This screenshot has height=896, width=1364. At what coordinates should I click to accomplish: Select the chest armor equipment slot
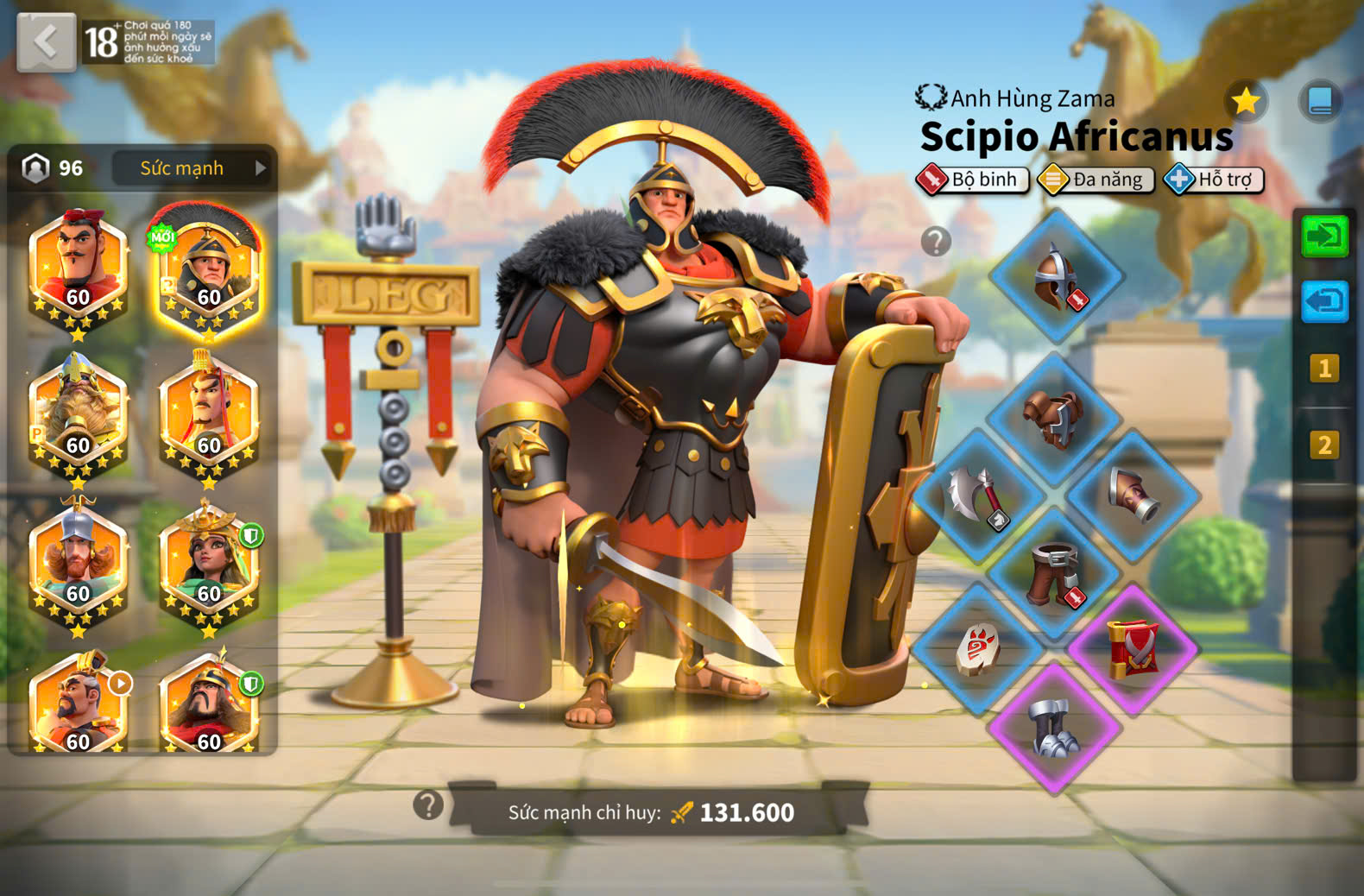tap(1055, 416)
